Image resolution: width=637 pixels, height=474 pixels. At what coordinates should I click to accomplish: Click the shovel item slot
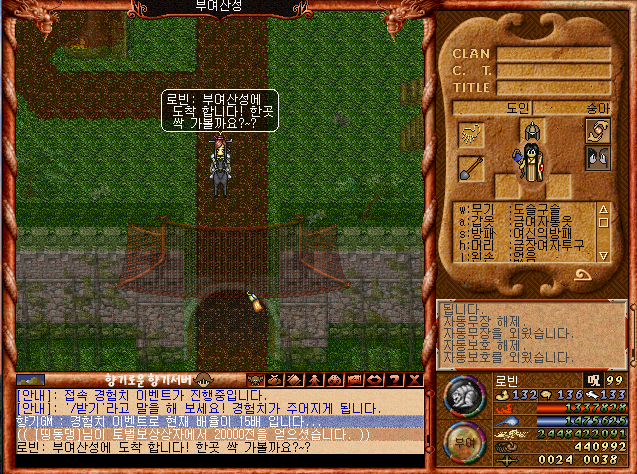(x=471, y=167)
